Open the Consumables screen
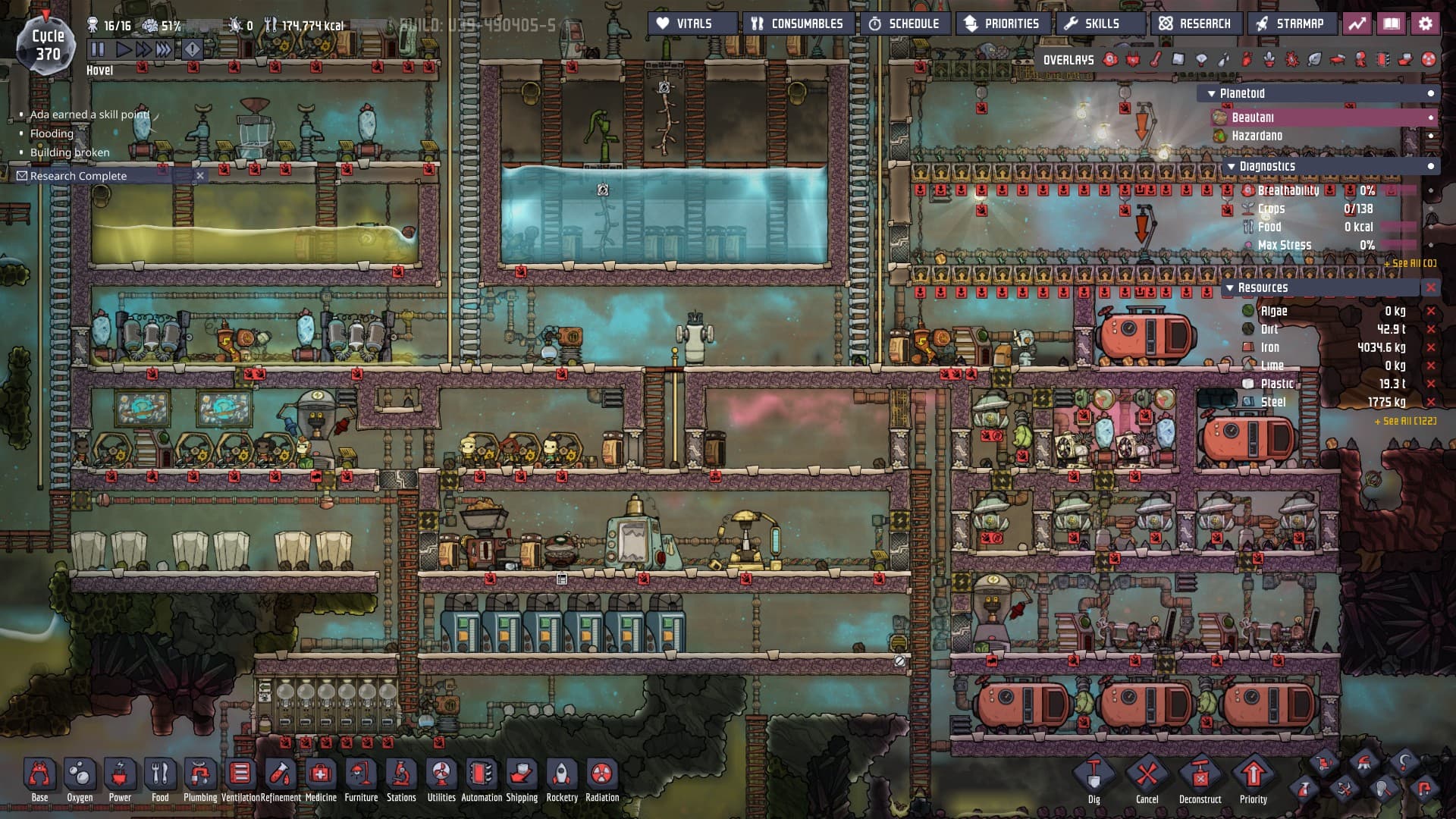The image size is (1456, 819). pyautogui.click(x=798, y=24)
